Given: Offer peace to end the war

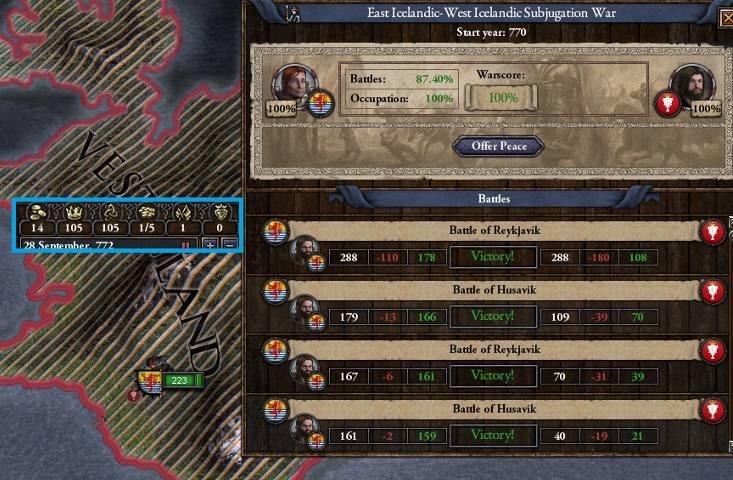Looking at the screenshot, I should pyautogui.click(x=499, y=147).
